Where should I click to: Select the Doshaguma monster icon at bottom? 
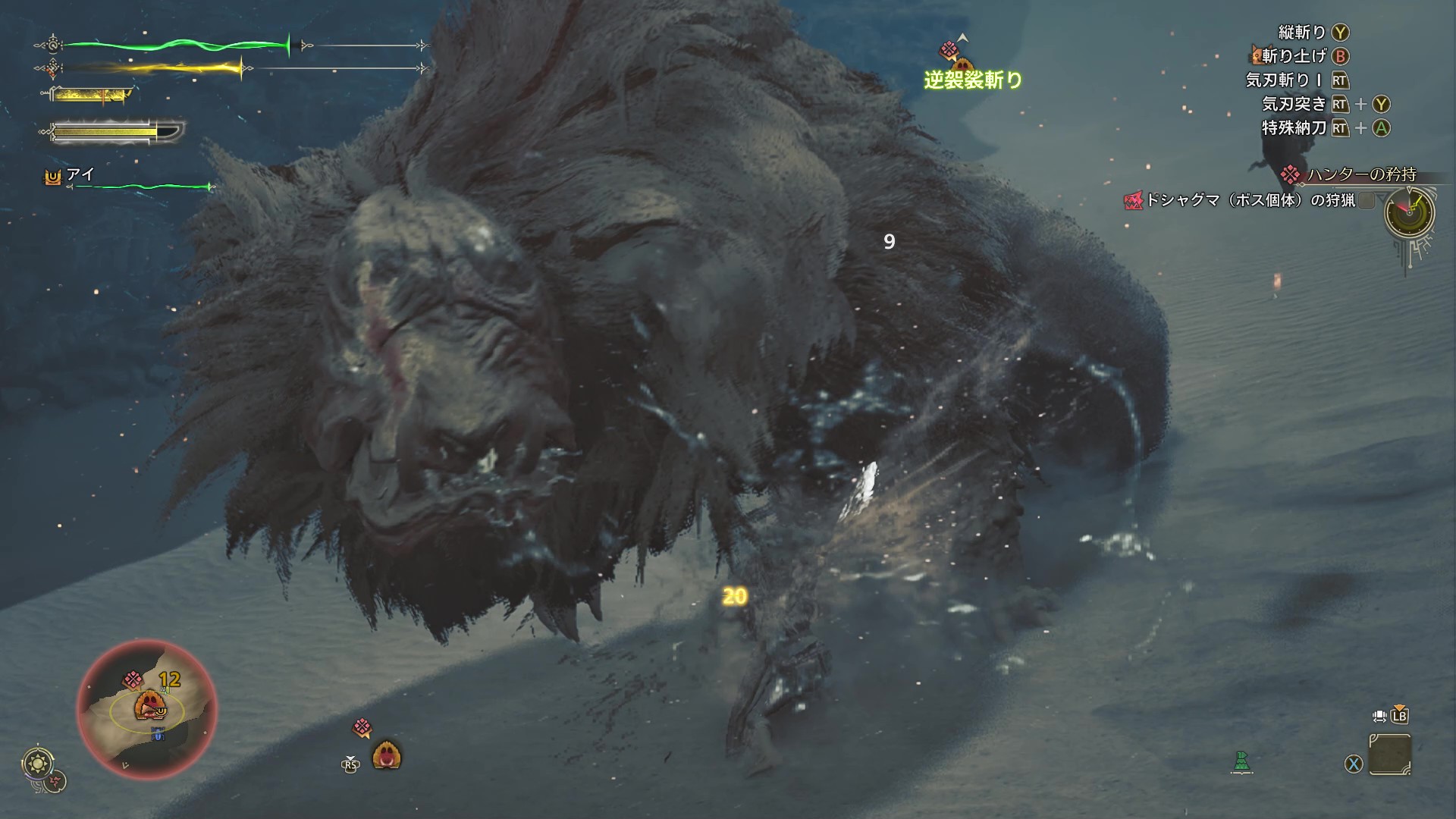(x=386, y=755)
